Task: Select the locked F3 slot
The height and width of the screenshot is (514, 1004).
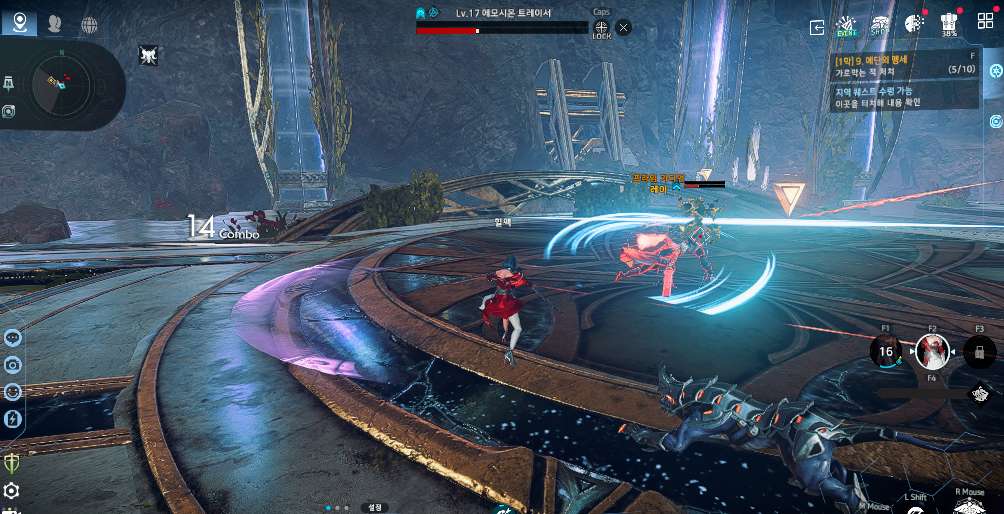Action: coord(979,351)
